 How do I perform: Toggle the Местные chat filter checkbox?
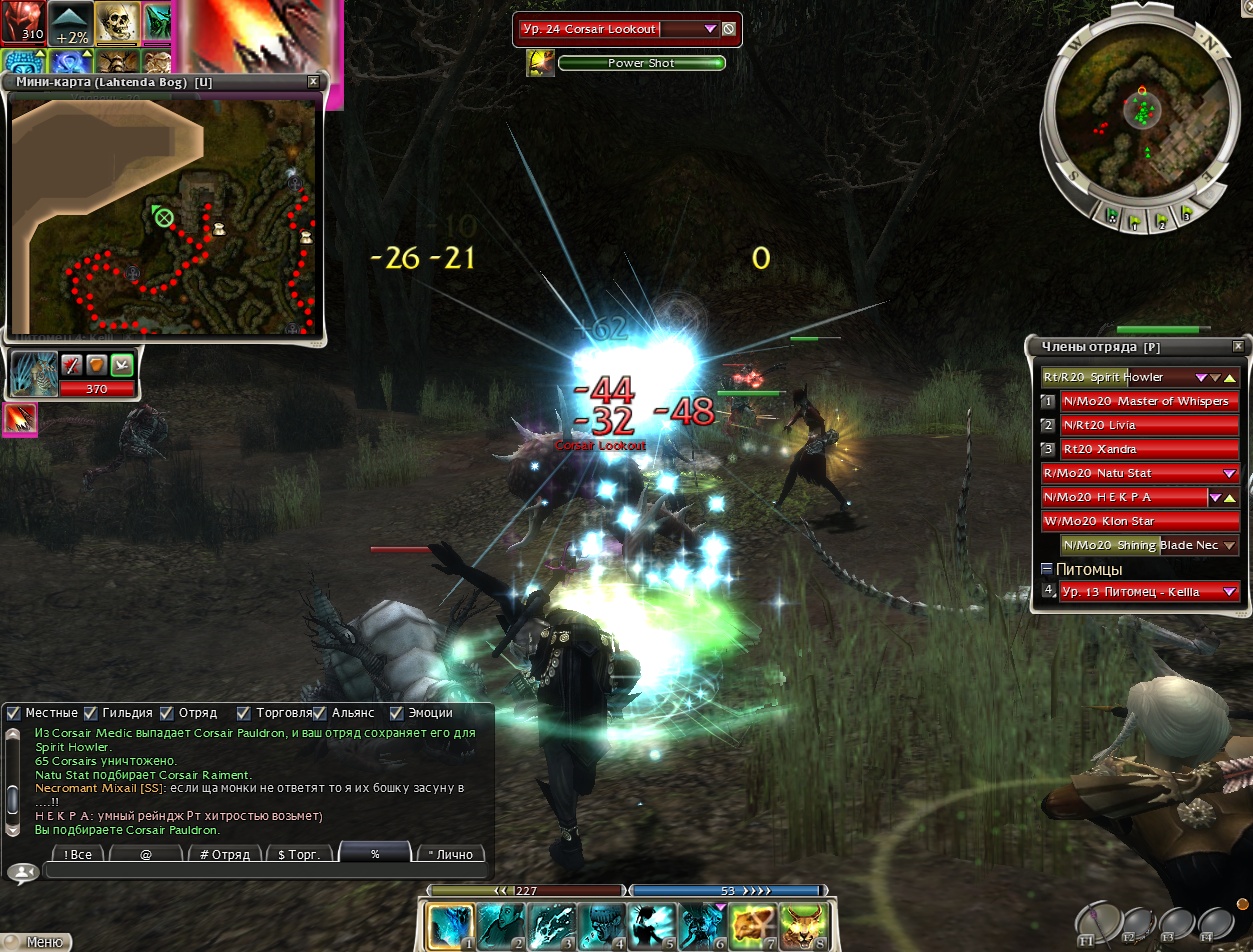point(14,713)
